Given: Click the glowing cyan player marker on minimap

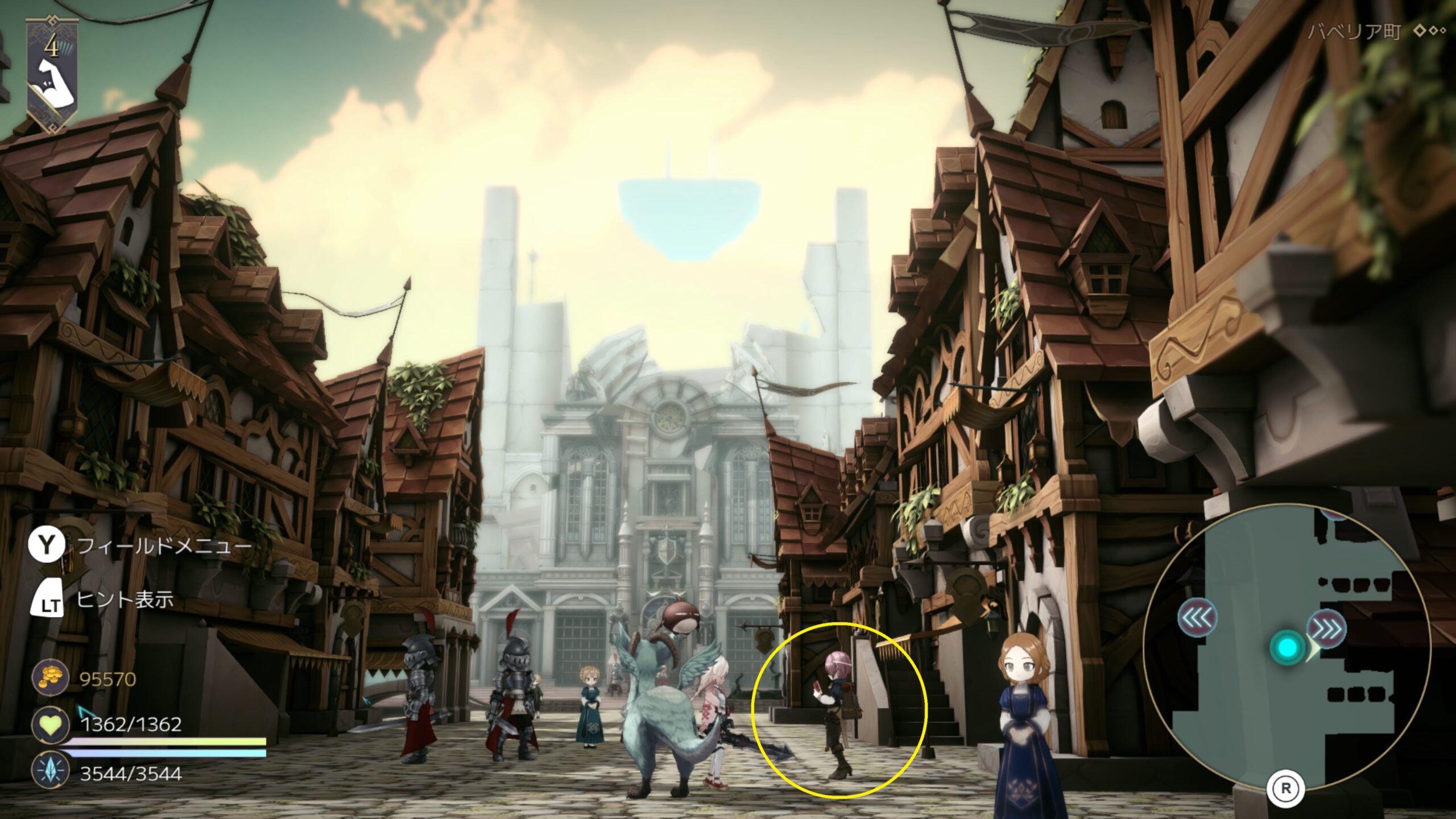Looking at the screenshot, I should point(1288,647).
